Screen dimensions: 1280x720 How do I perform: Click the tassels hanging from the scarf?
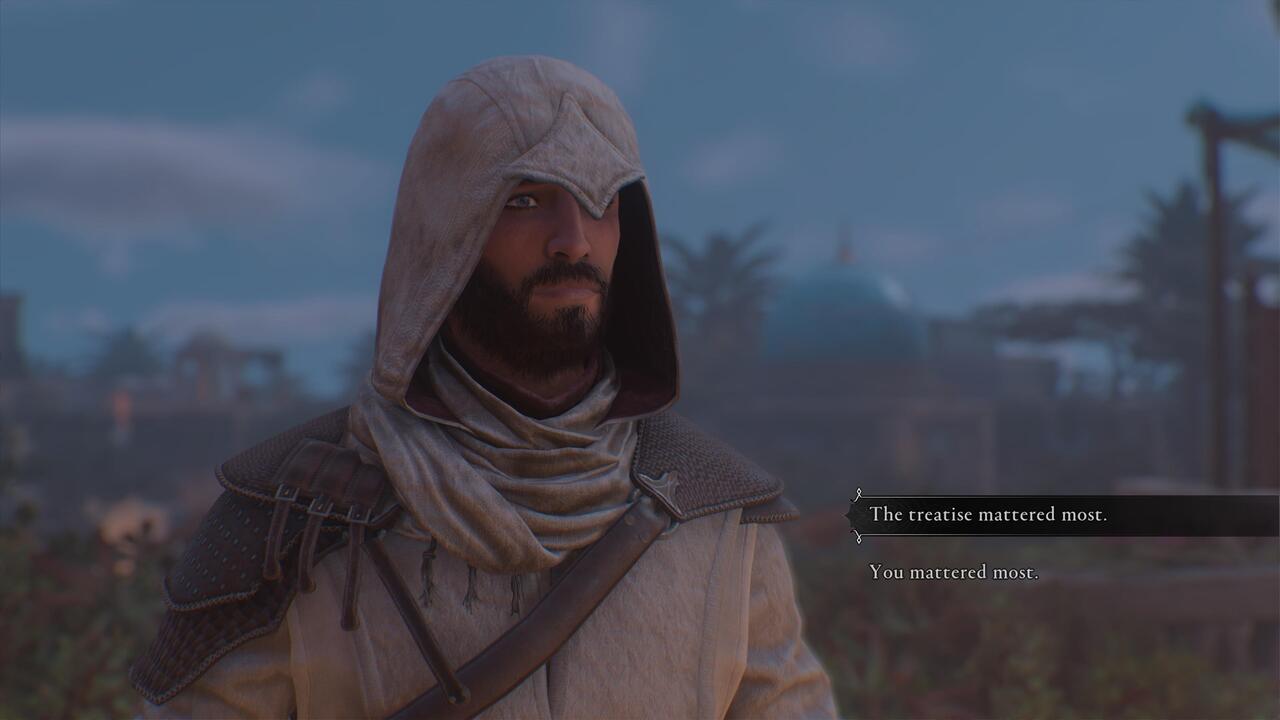[x=470, y=590]
